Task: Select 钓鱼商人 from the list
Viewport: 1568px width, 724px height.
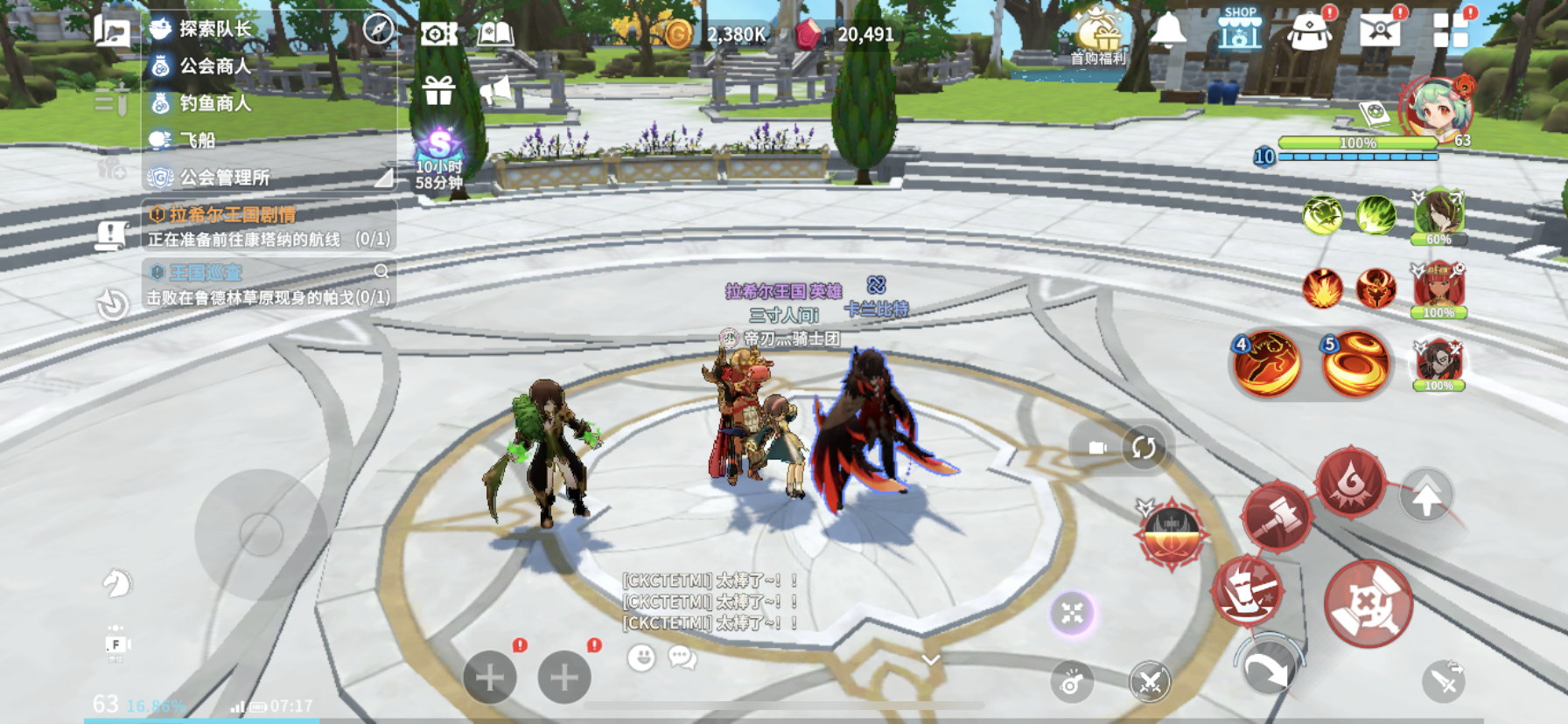Action: 214,103
